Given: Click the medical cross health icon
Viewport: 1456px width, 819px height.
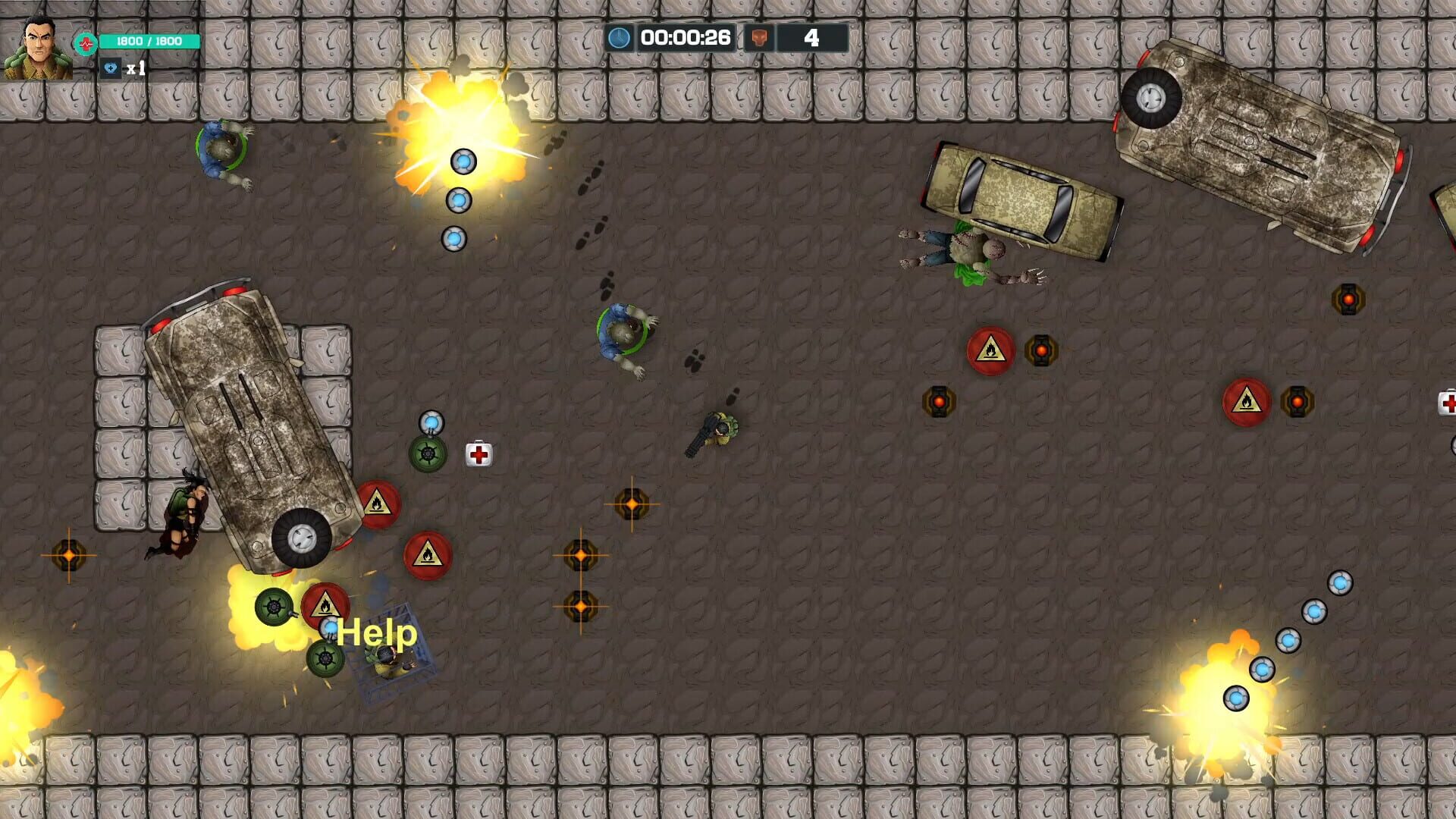Looking at the screenshot, I should (86, 43).
